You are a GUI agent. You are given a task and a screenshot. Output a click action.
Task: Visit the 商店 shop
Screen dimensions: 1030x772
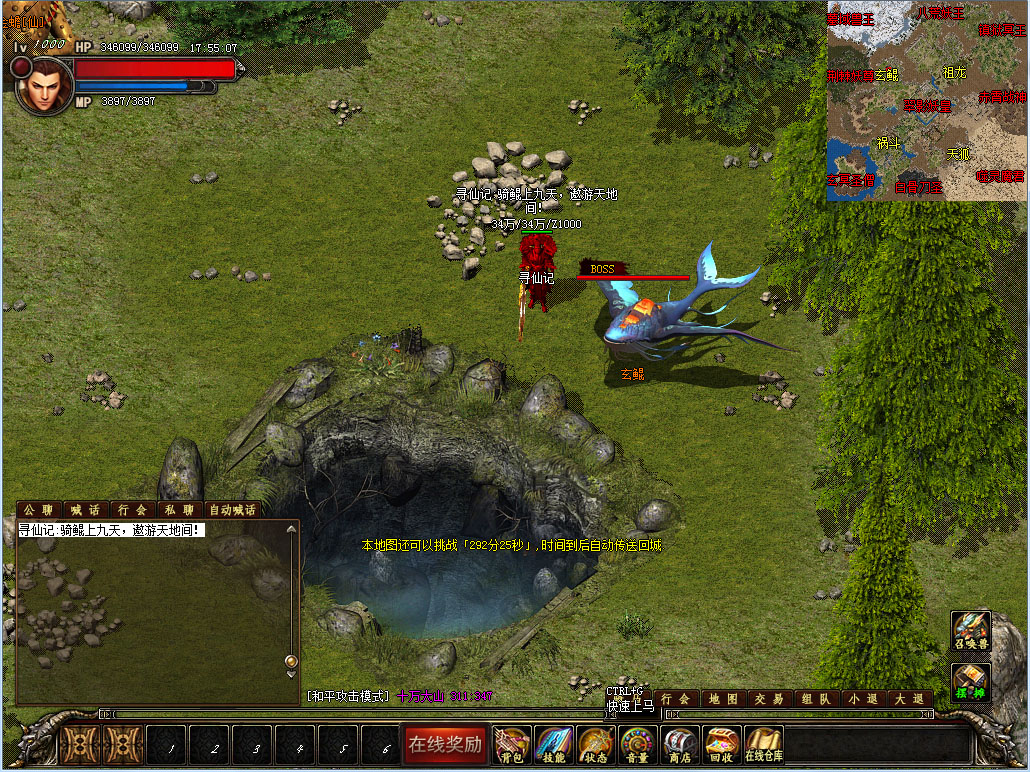680,744
